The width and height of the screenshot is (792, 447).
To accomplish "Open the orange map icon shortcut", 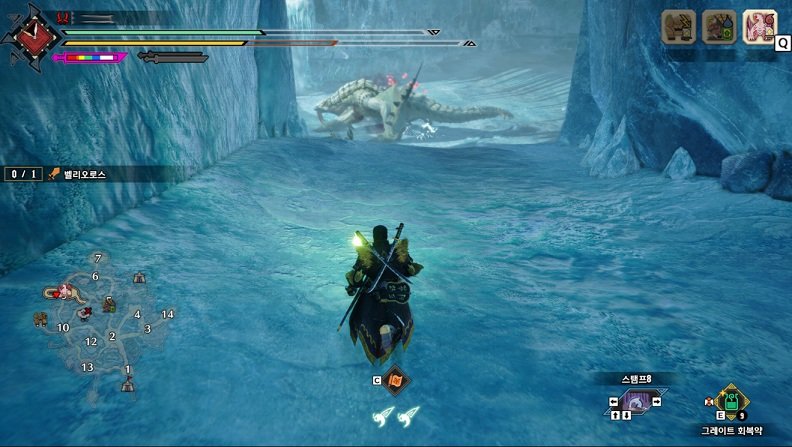I will (395, 380).
